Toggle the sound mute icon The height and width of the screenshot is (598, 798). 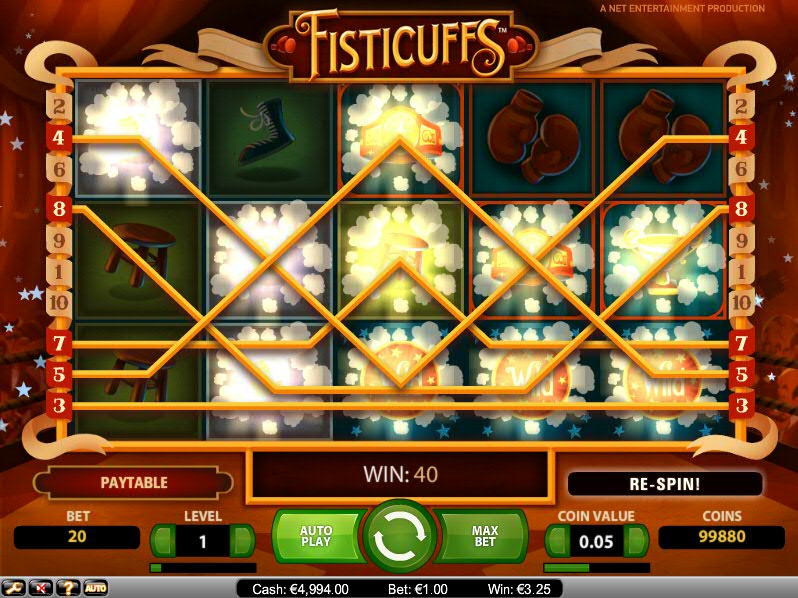point(42,587)
